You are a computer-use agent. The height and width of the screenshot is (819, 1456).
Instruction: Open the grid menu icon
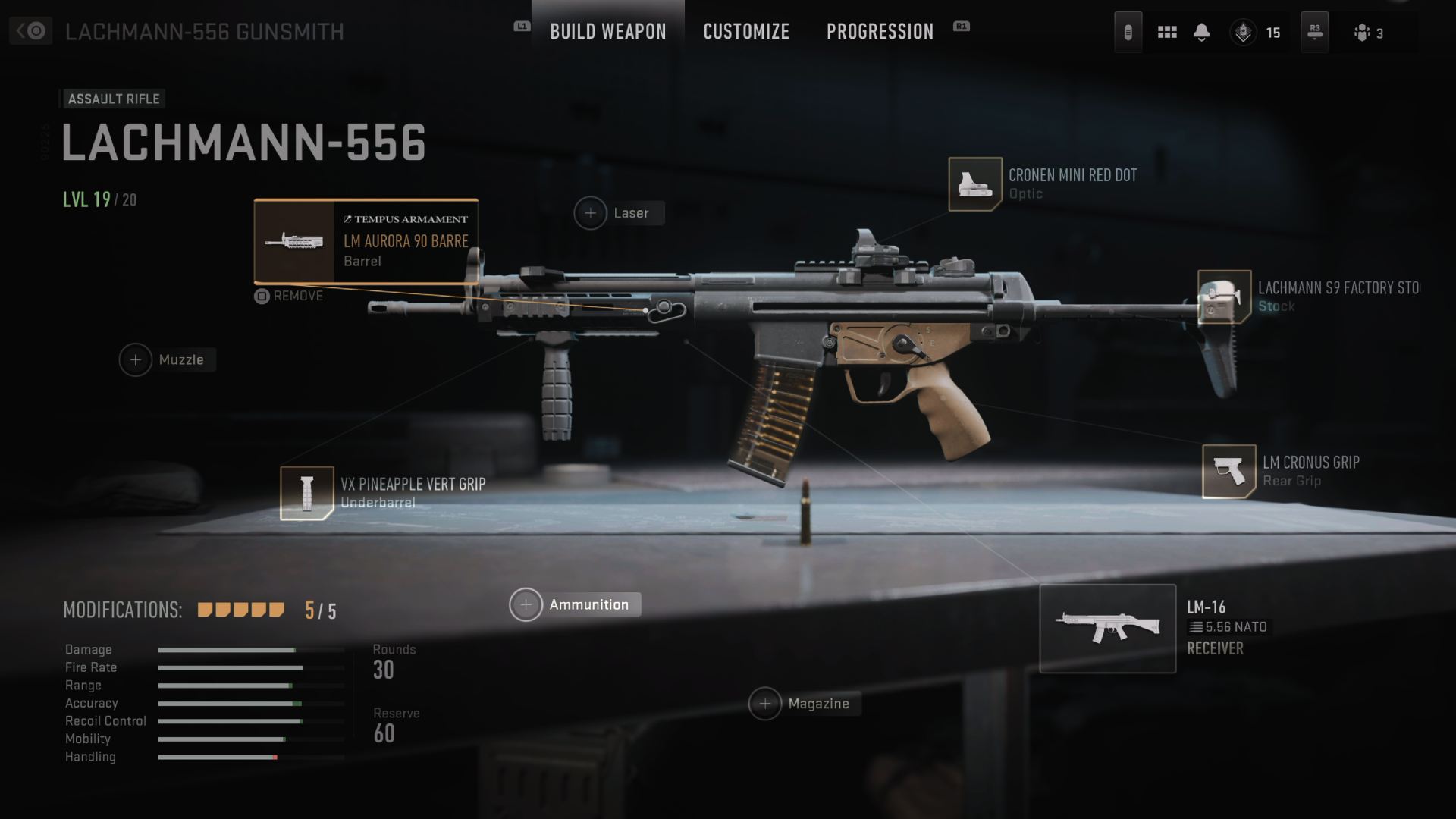click(1167, 32)
